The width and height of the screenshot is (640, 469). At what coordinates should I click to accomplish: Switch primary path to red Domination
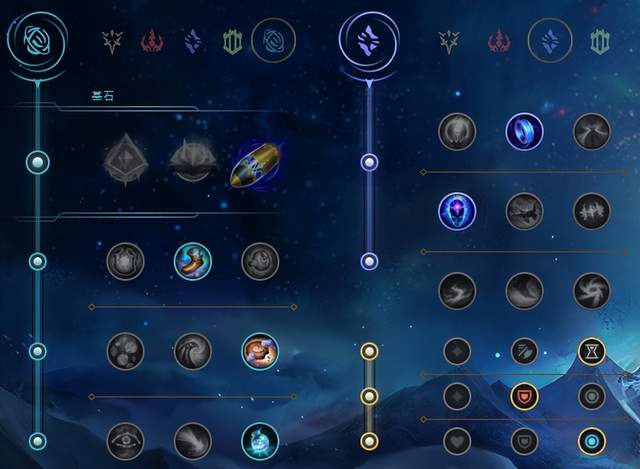coord(153,41)
